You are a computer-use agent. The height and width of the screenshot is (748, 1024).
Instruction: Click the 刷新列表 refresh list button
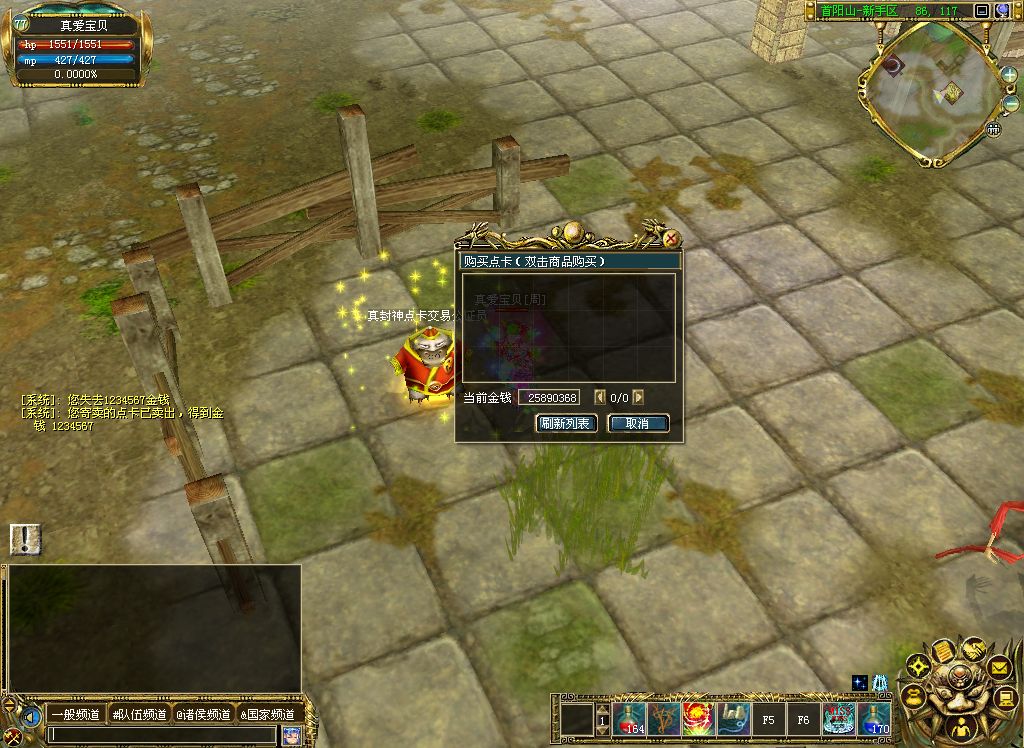(x=567, y=423)
